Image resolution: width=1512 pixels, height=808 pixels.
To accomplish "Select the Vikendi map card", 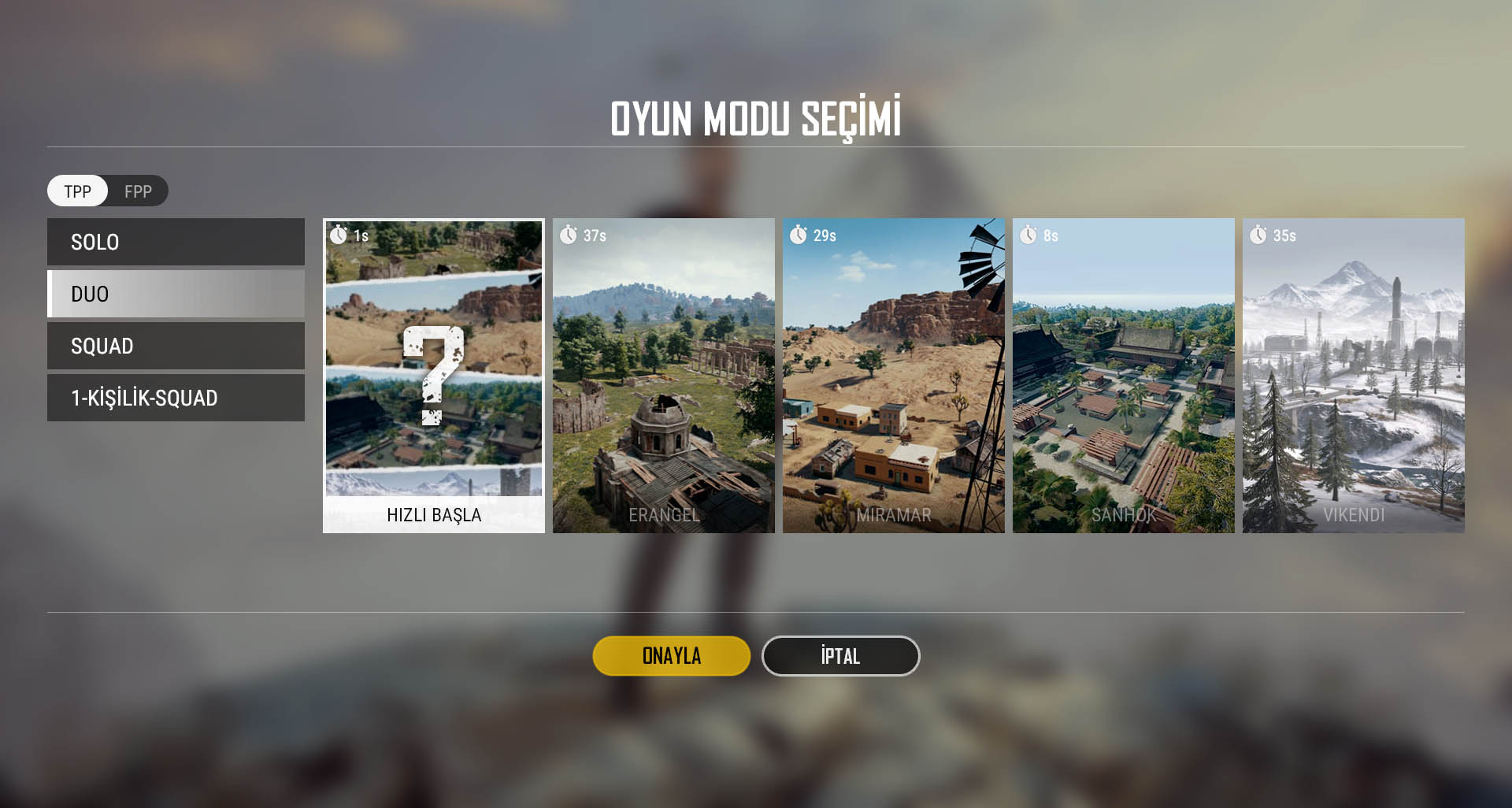I will click(x=1354, y=376).
